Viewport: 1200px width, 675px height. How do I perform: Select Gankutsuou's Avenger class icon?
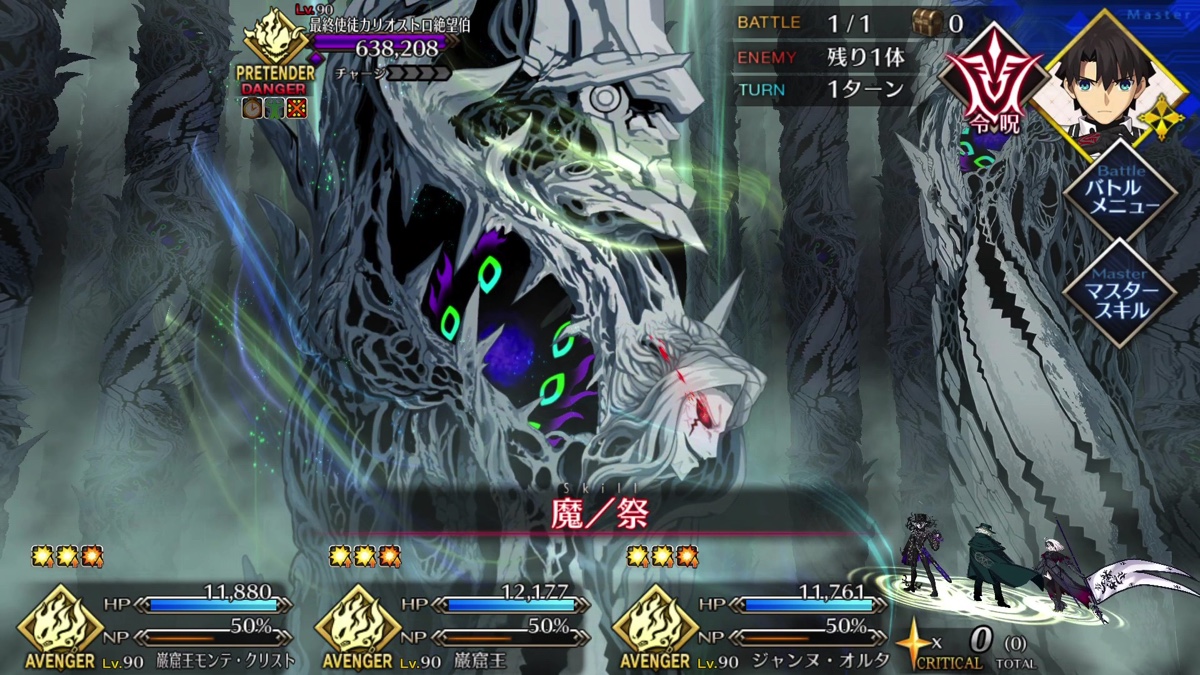point(357,622)
